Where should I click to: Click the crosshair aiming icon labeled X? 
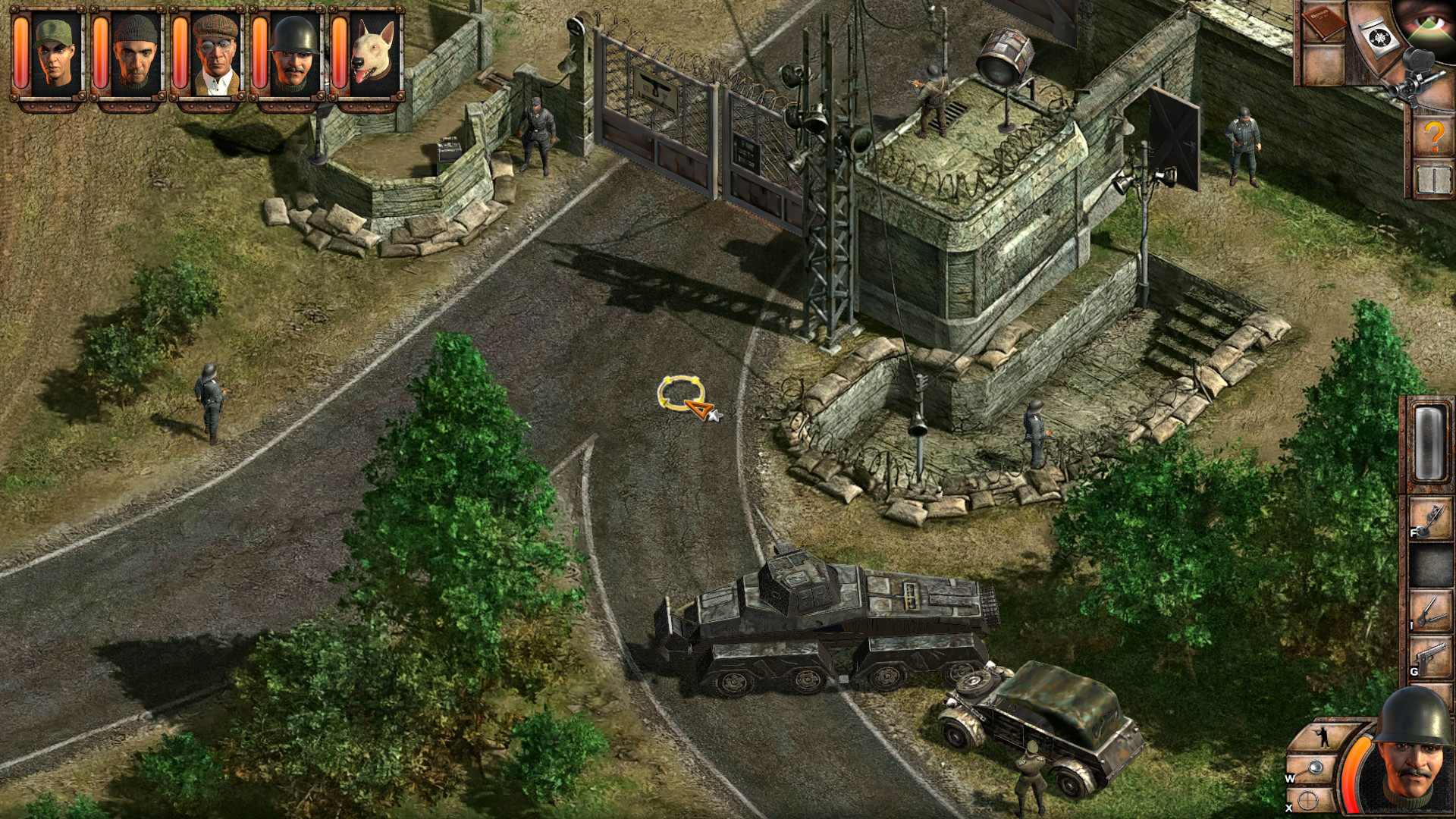[x=1307, y=799]
